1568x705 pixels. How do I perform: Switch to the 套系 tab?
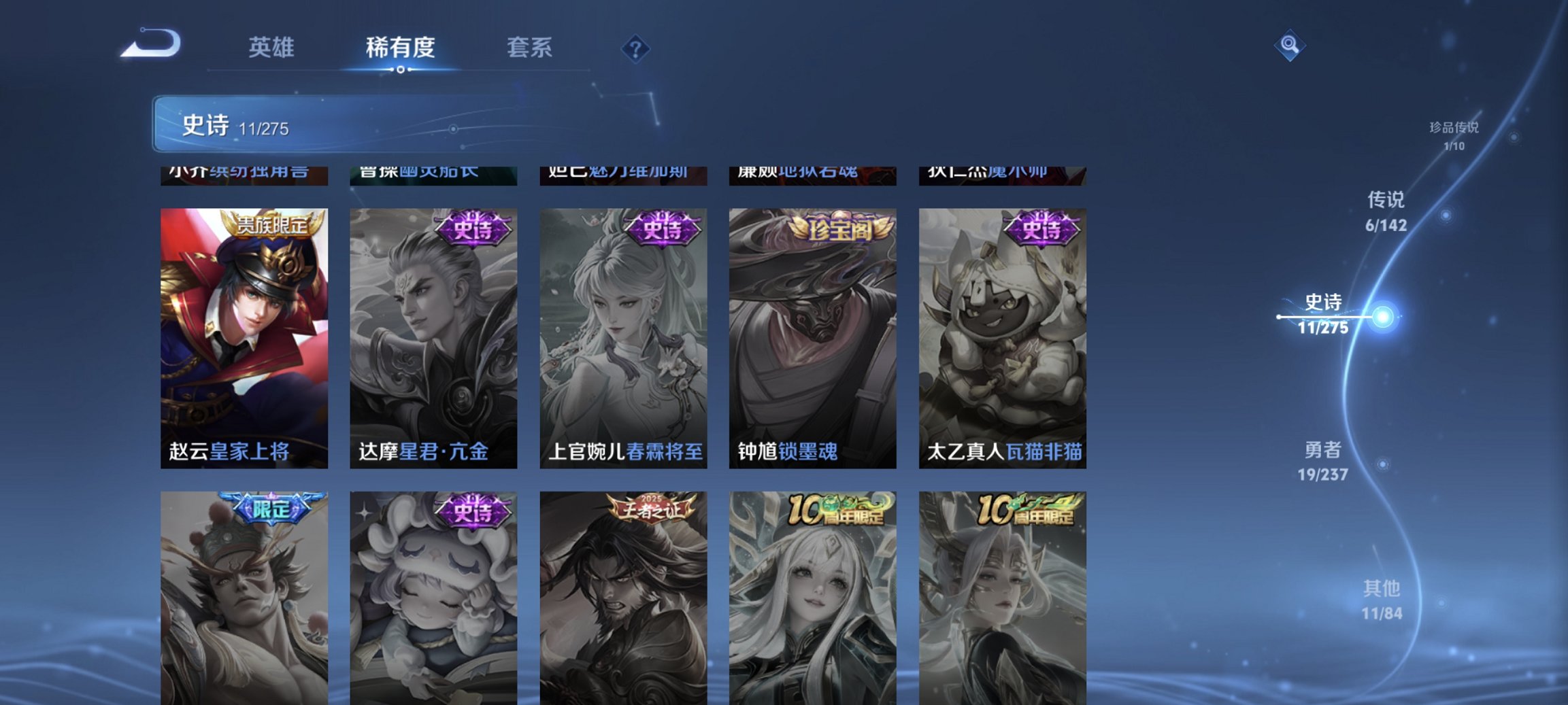(529, 48)
